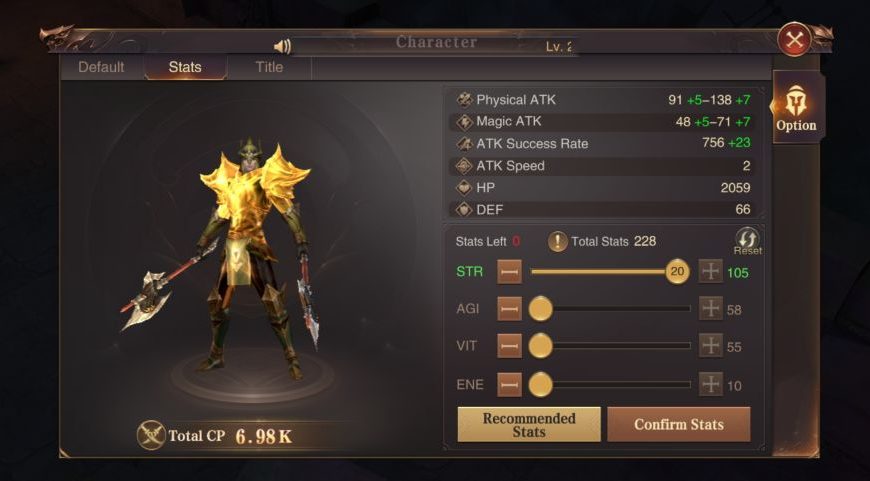This screenshot has height=481, width=870.
Task: Click the STR slider handle
Action: pyautogui.click(x=677, y=271)
